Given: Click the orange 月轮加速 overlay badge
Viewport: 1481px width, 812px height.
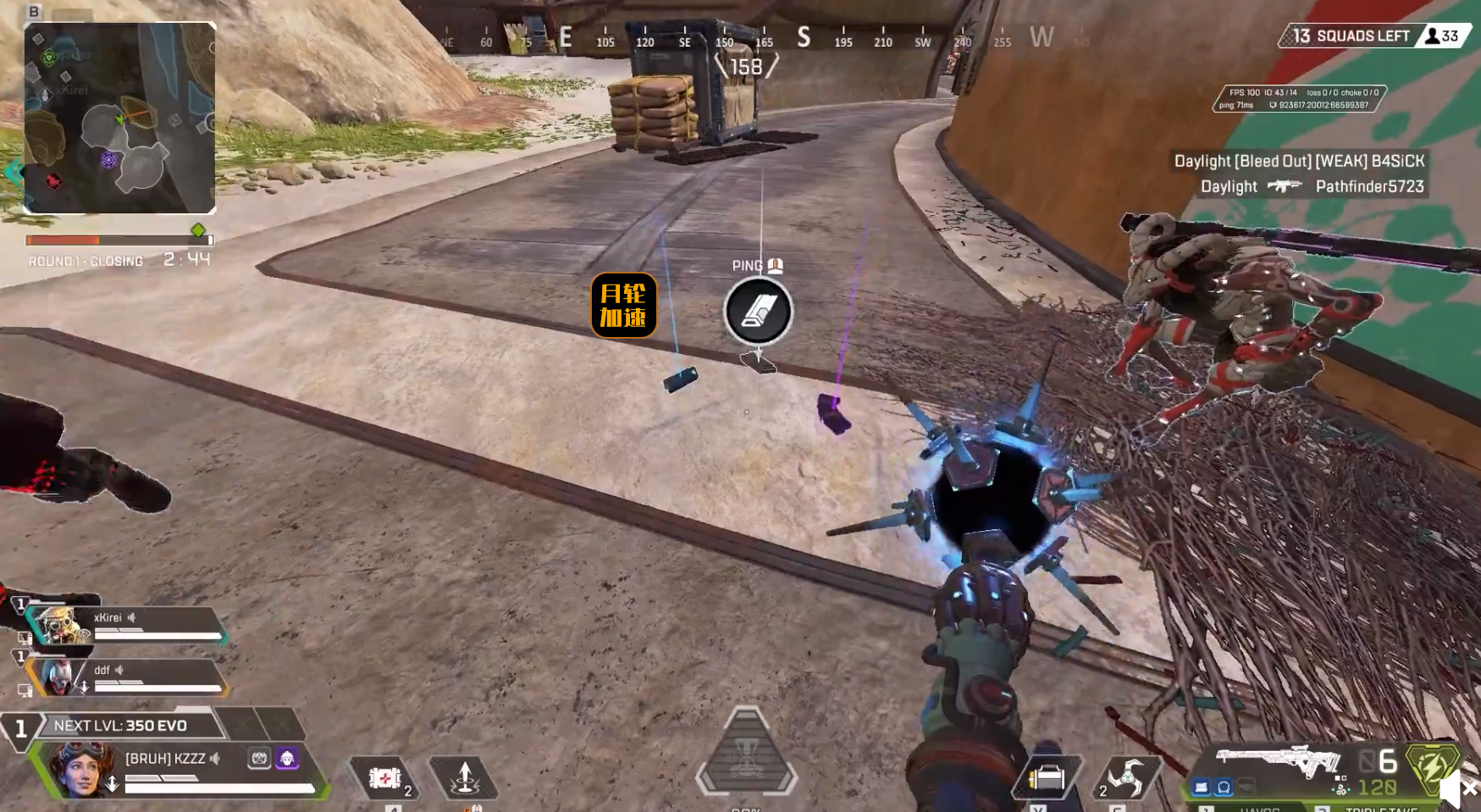Looking at the screenshot, I should coord(624,306).
